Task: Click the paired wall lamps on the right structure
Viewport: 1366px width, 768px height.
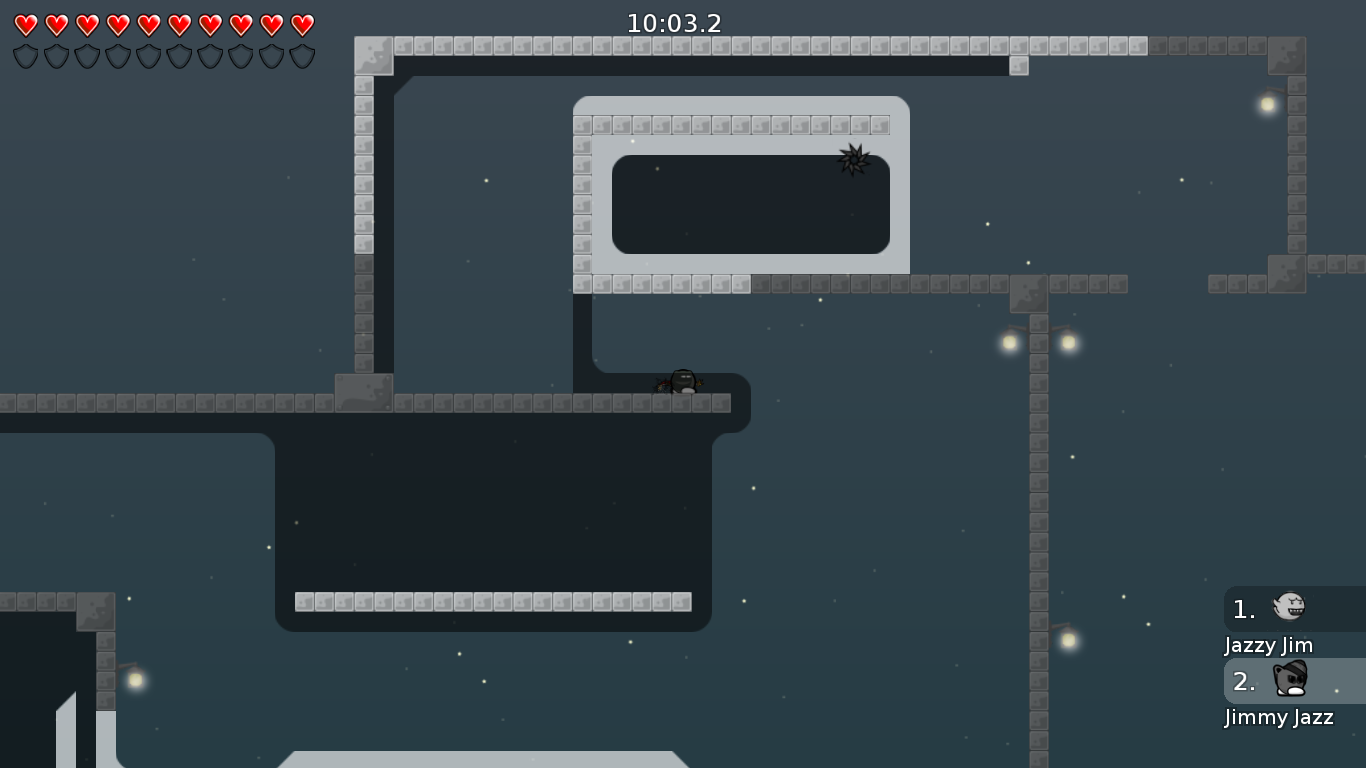Action: [1038, 342]
